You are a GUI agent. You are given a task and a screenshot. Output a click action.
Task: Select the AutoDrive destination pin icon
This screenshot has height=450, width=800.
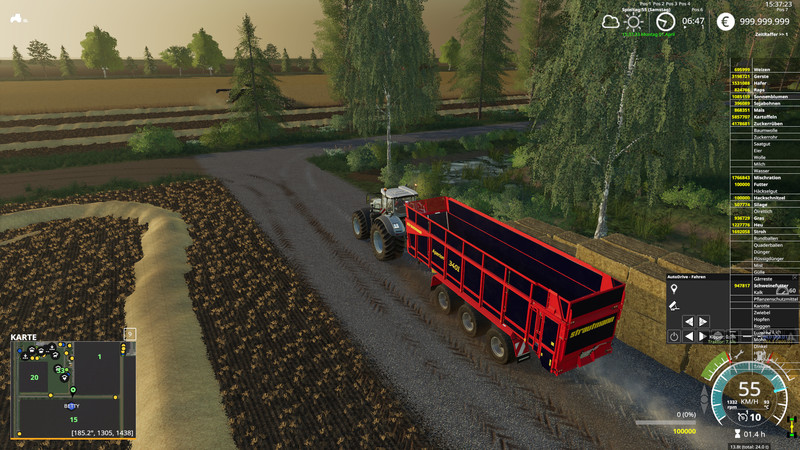point(674,289)
